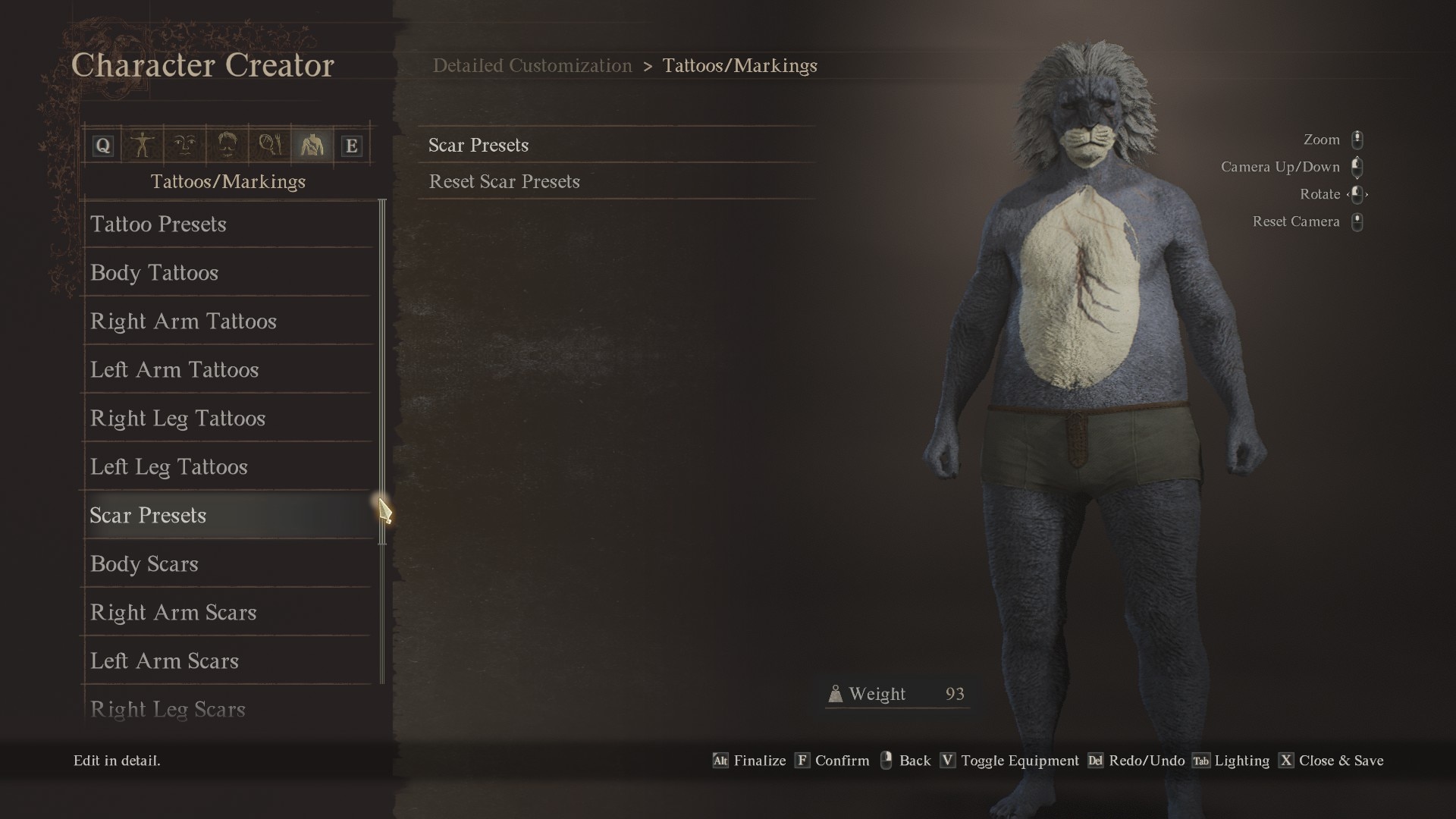
Task: Select the body proportions figure icon
Action: point(143,144)
